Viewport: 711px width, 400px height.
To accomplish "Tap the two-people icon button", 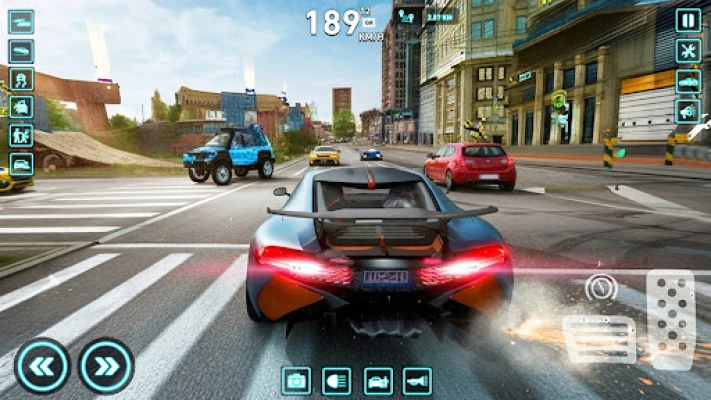I will click(x=21, y=135).
